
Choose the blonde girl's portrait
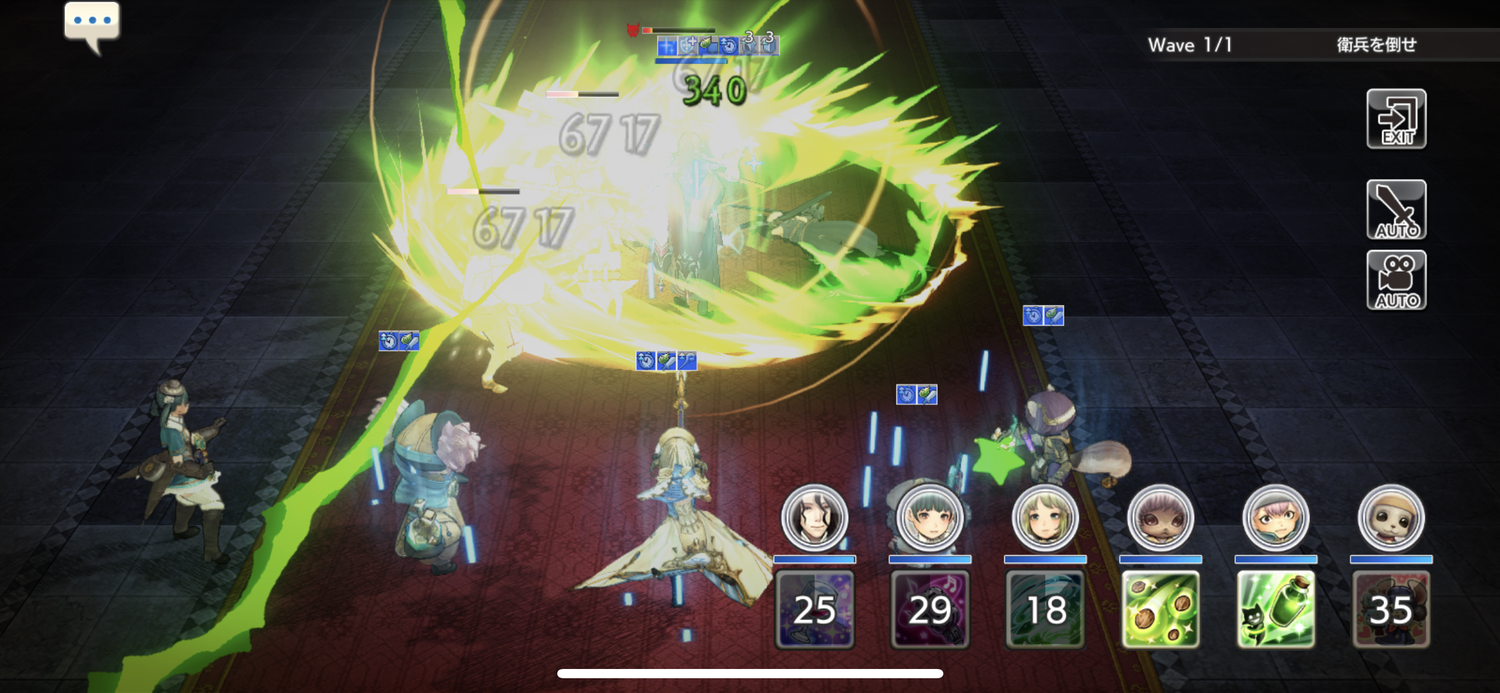point(1045,518)
